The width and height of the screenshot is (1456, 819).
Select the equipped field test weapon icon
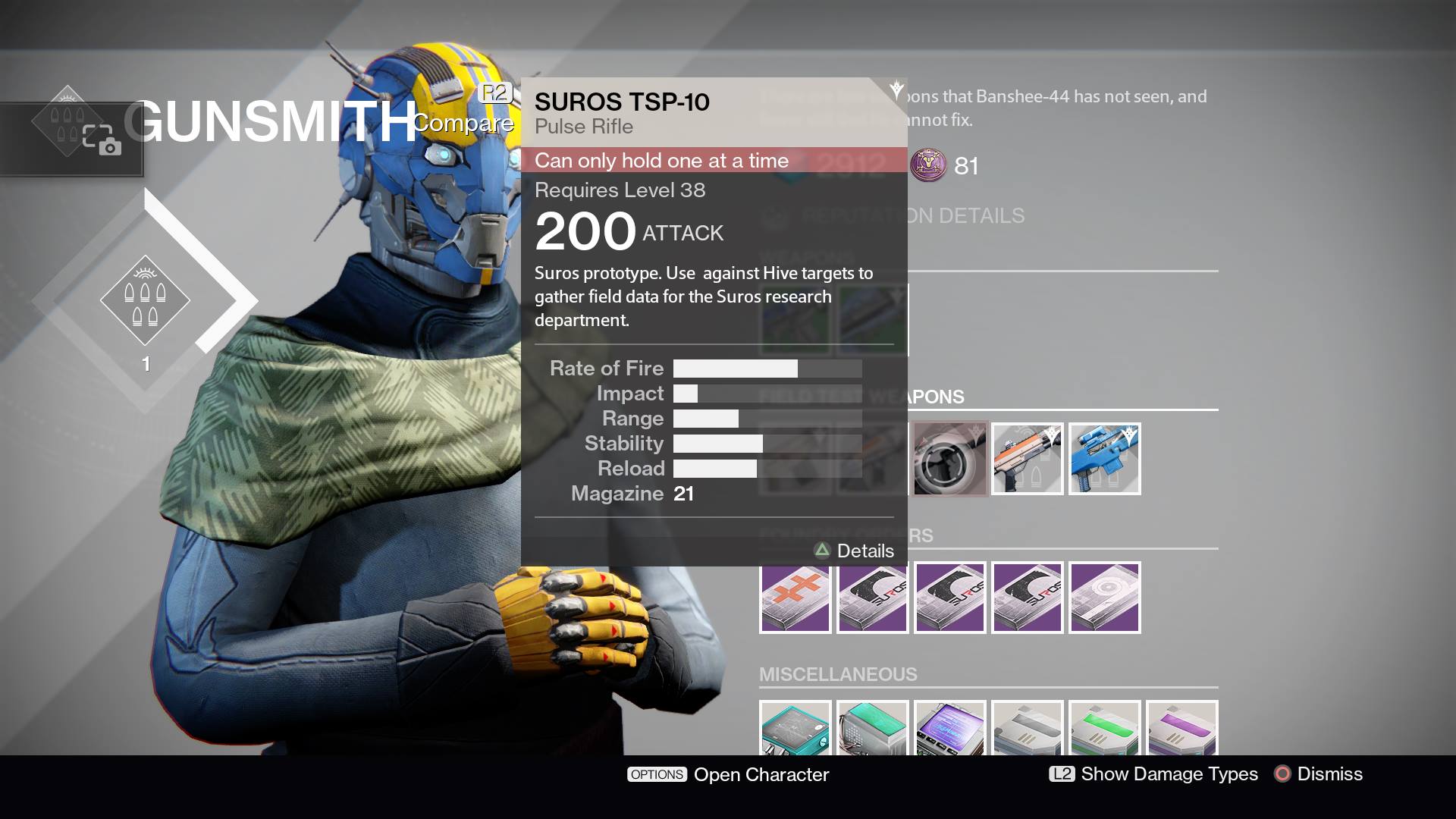[x=950, y=458]
